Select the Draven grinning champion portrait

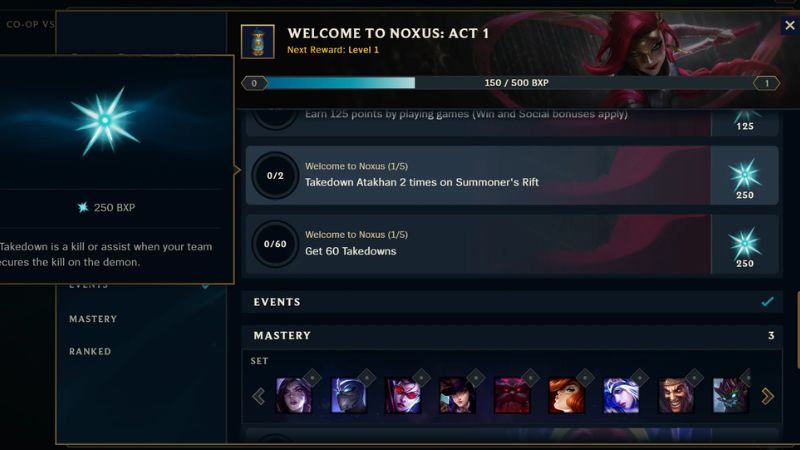(x=675, y=396)
